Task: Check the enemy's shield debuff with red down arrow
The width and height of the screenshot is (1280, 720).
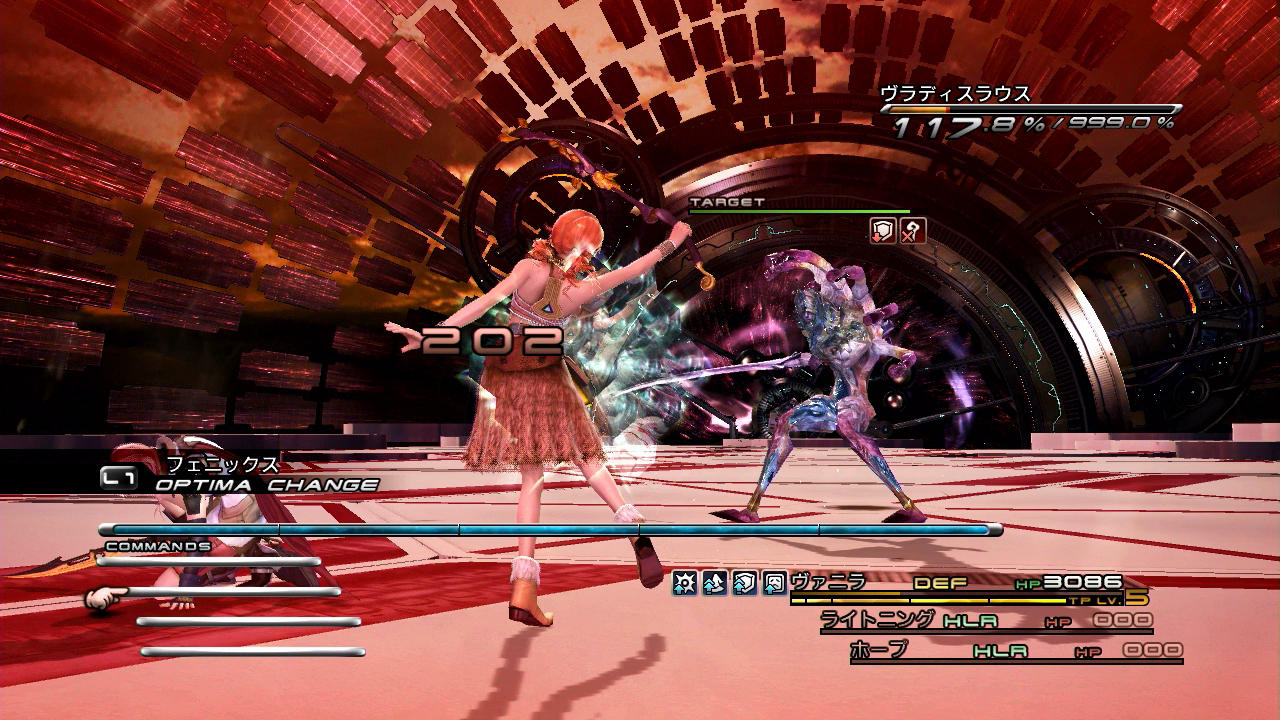Action: [883, 231]
